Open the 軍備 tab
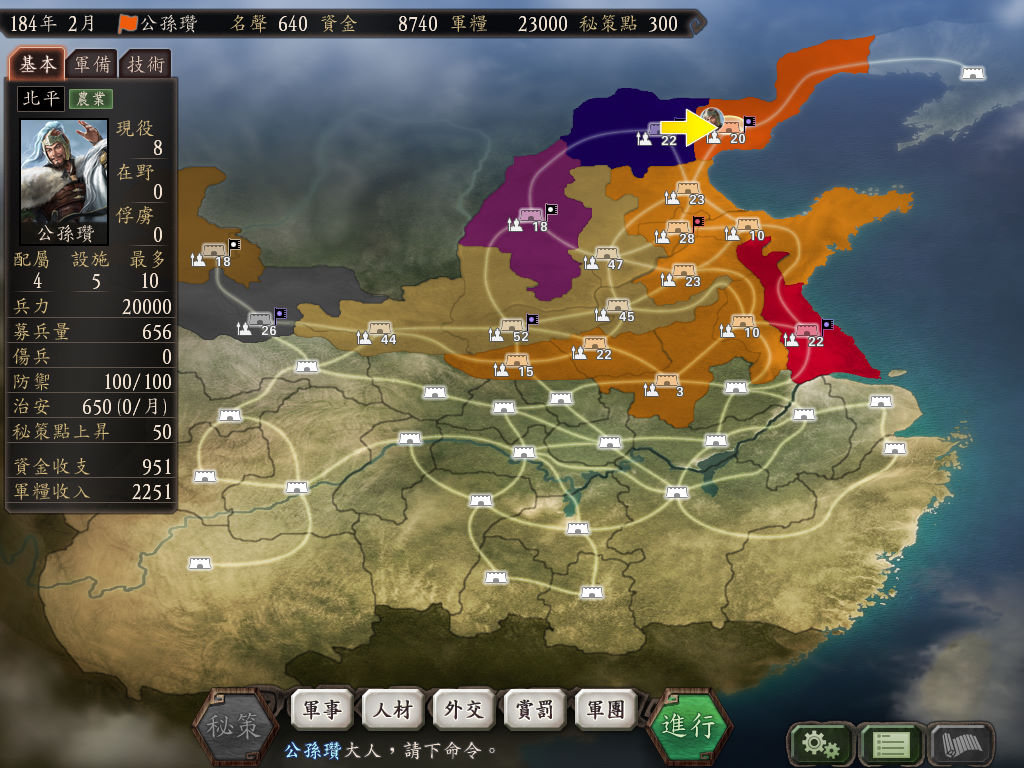The height and width of the screenshot is (768, 1024). click(x=92, y=65)
